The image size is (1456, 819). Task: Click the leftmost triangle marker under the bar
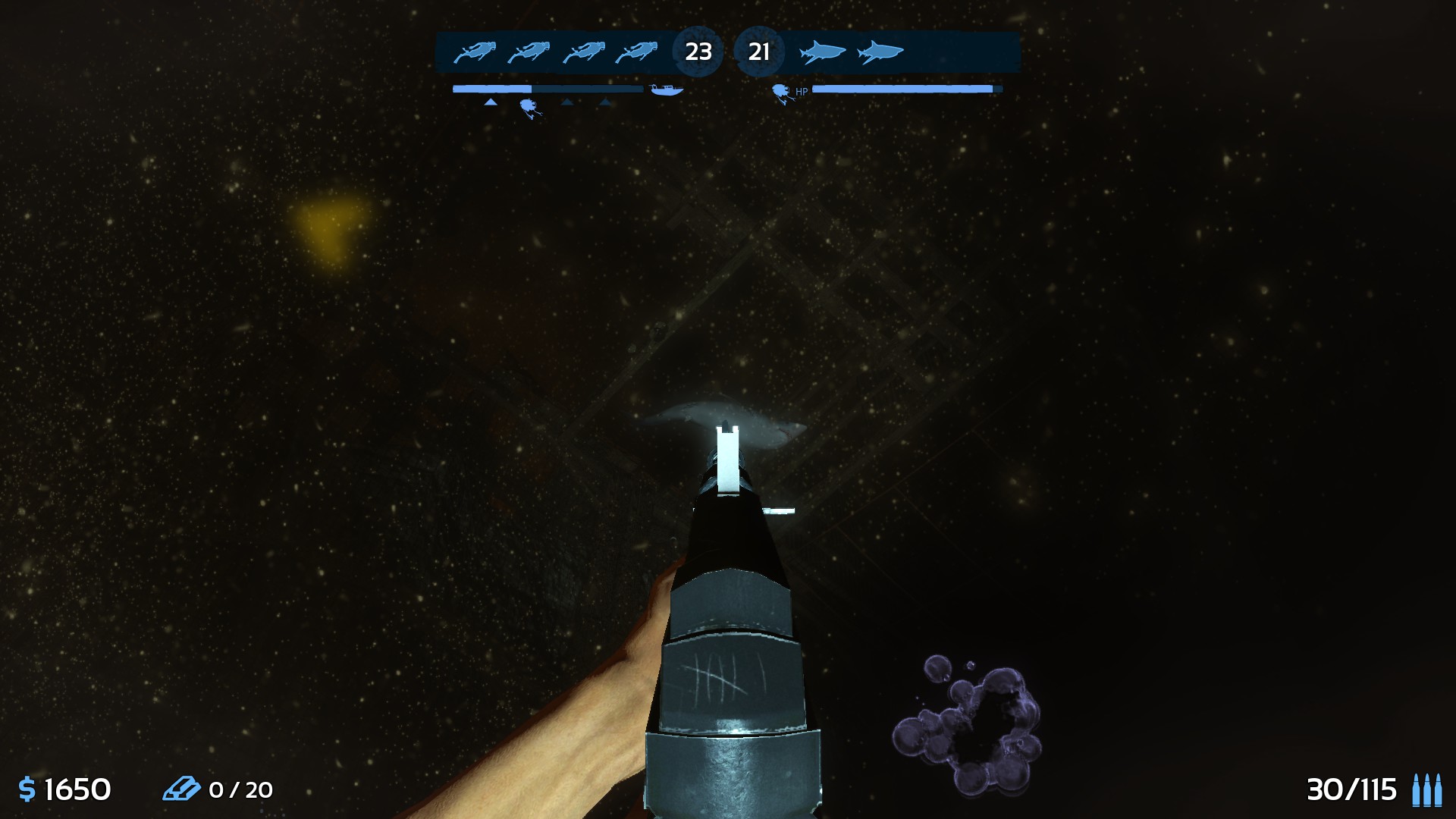[x=489, y=102]
